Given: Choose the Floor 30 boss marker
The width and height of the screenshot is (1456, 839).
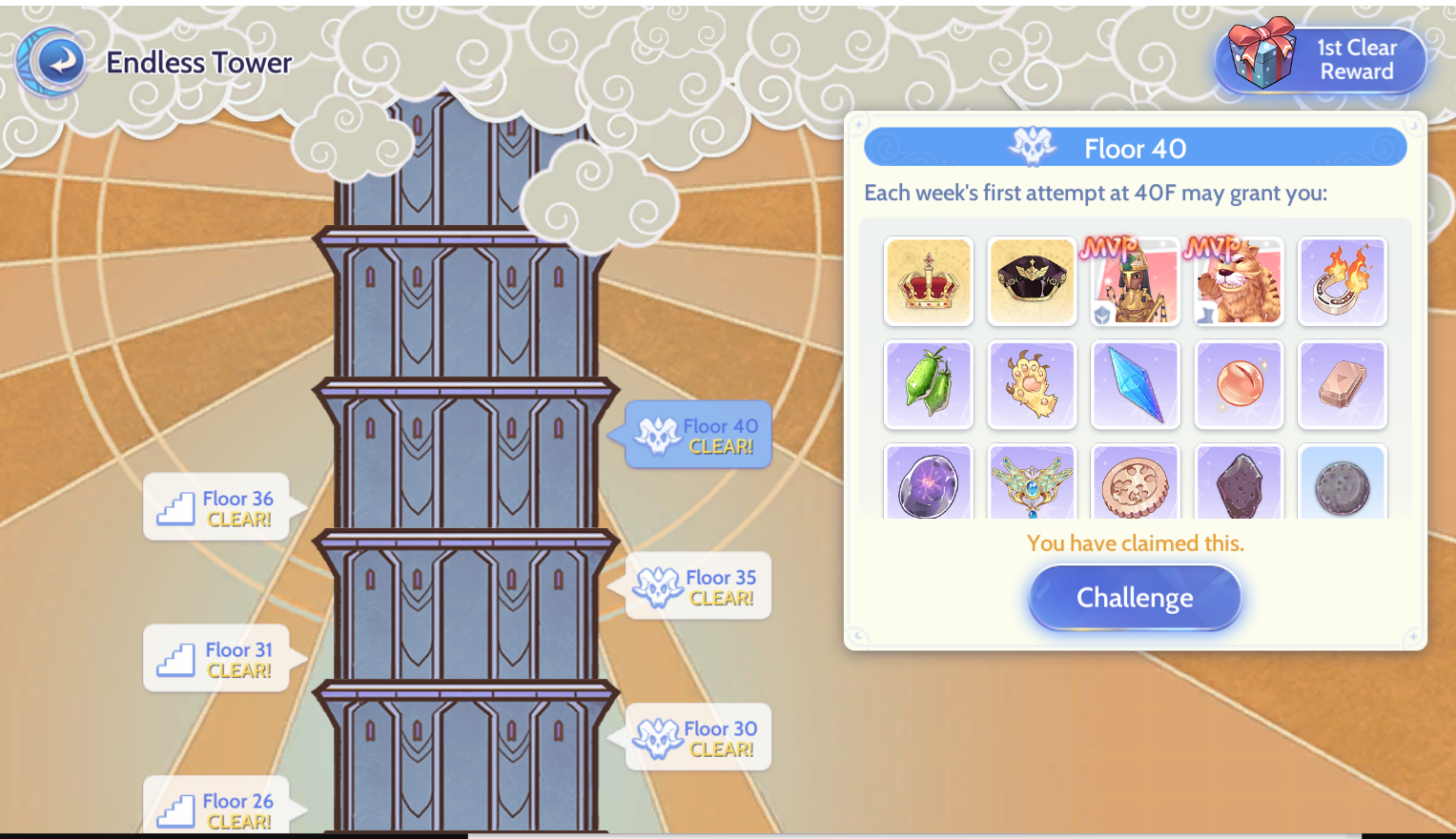Looking at the screenshot, I should pyautogui.click(x=699, y=738).
